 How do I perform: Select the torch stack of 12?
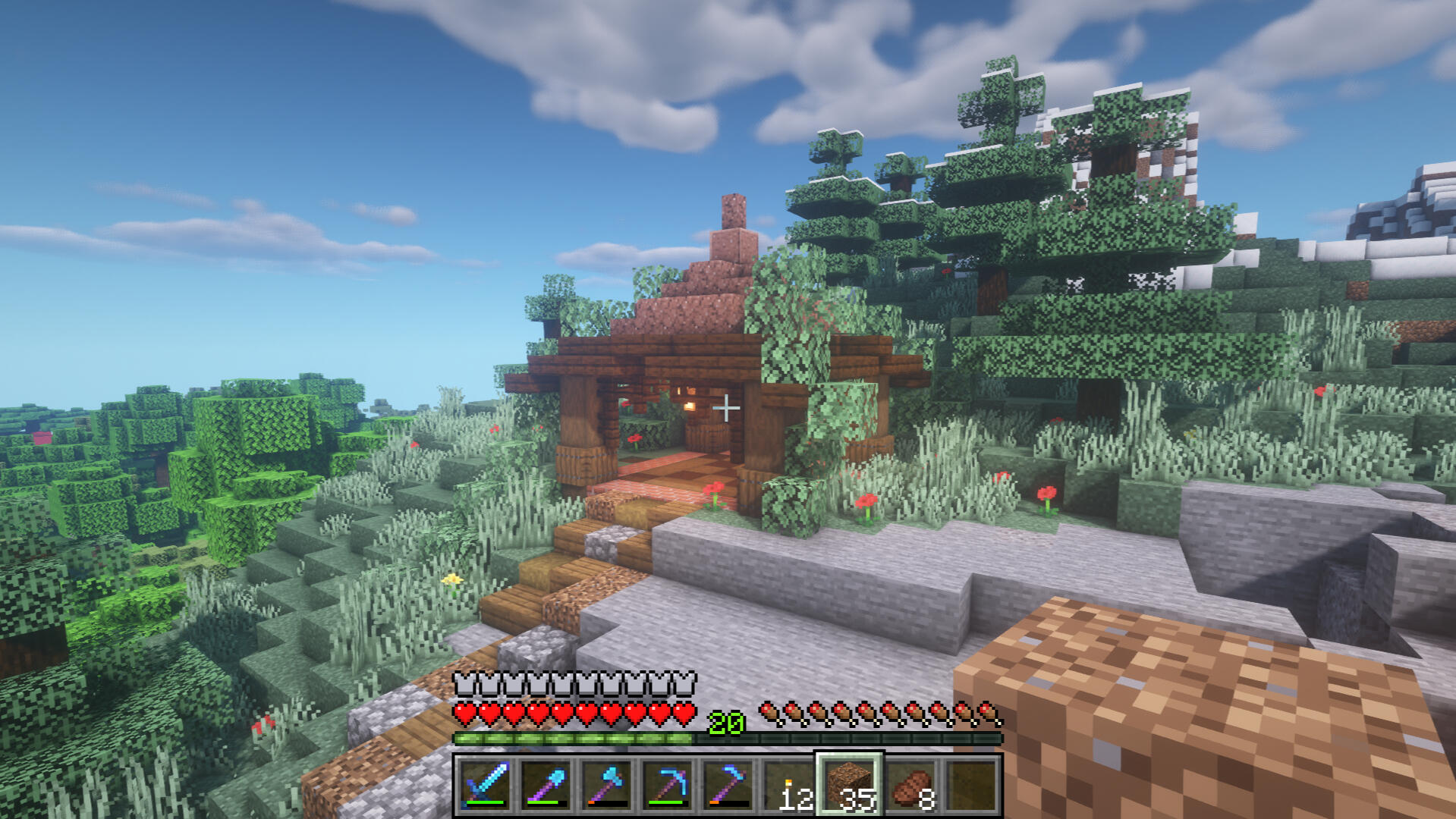(788, 785)
